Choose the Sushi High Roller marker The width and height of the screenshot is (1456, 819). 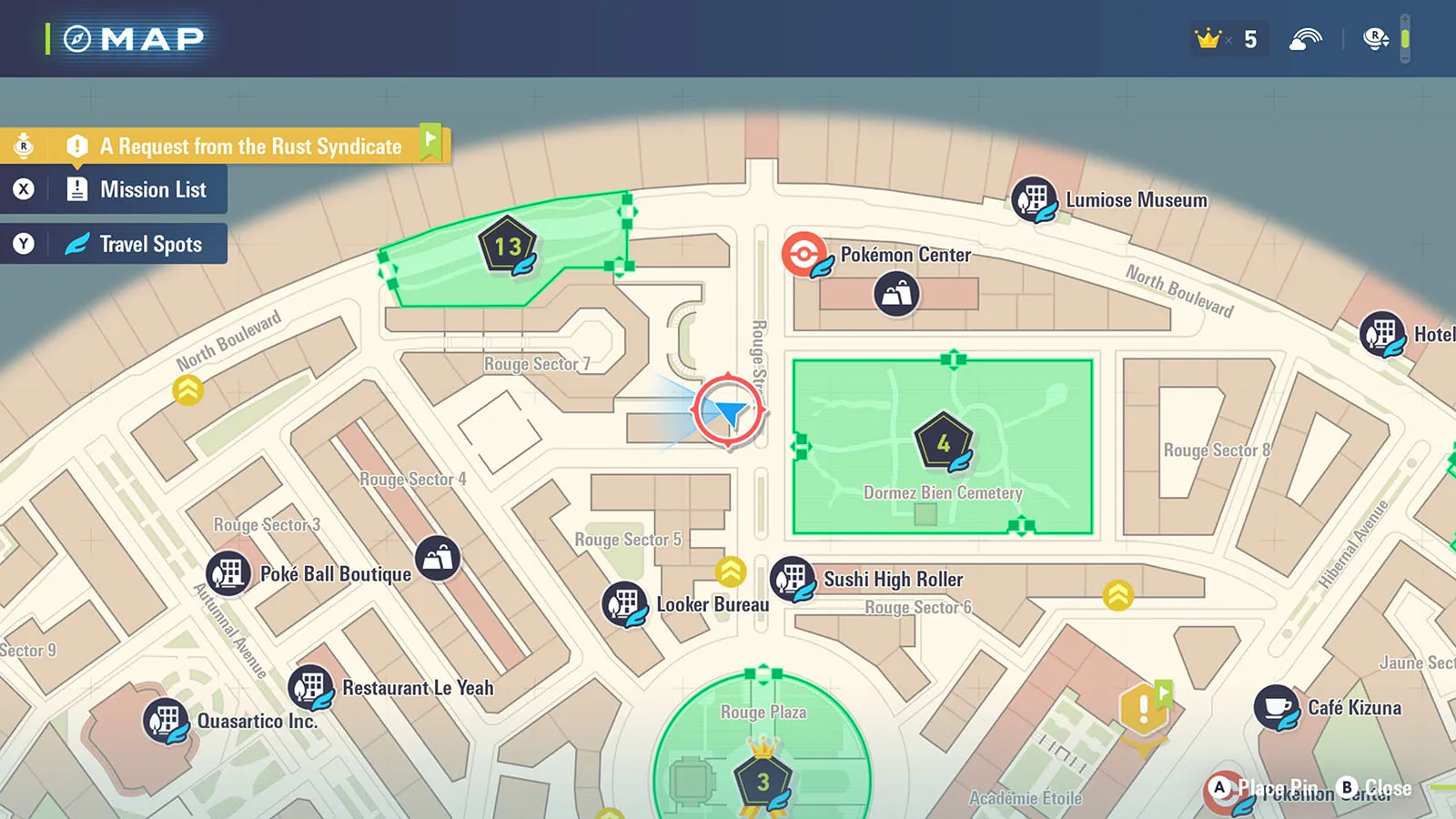793,579
